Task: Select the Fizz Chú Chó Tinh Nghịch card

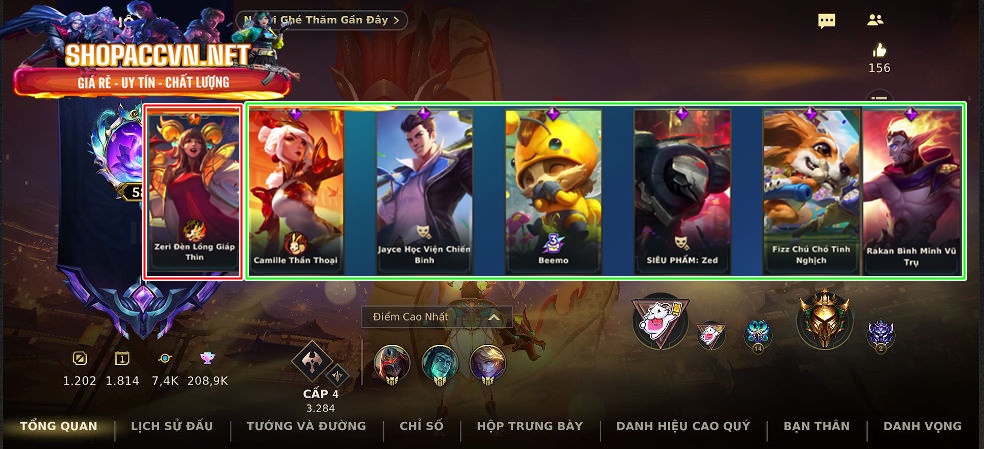Action: (811, 191)
